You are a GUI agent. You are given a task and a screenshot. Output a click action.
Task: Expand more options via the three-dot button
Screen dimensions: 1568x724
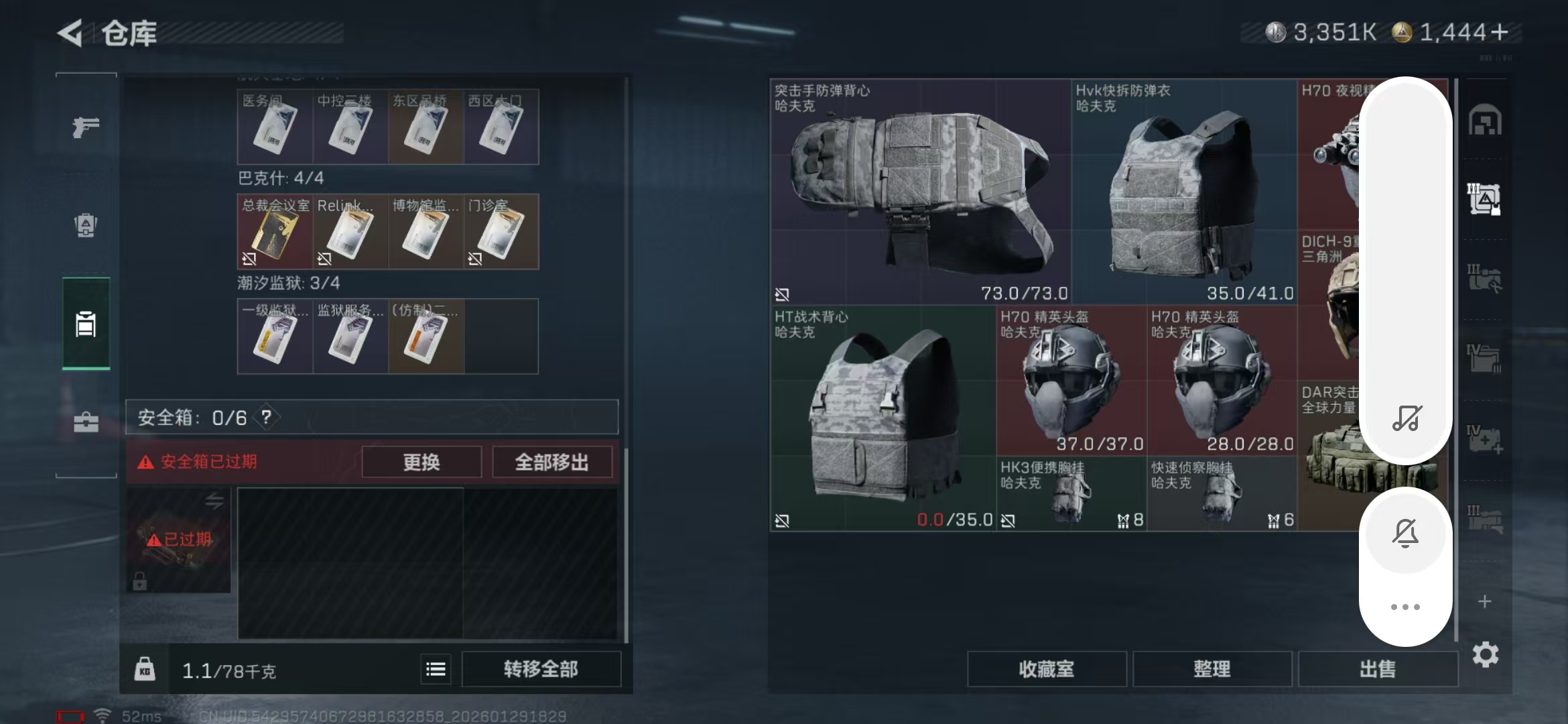1405,605
